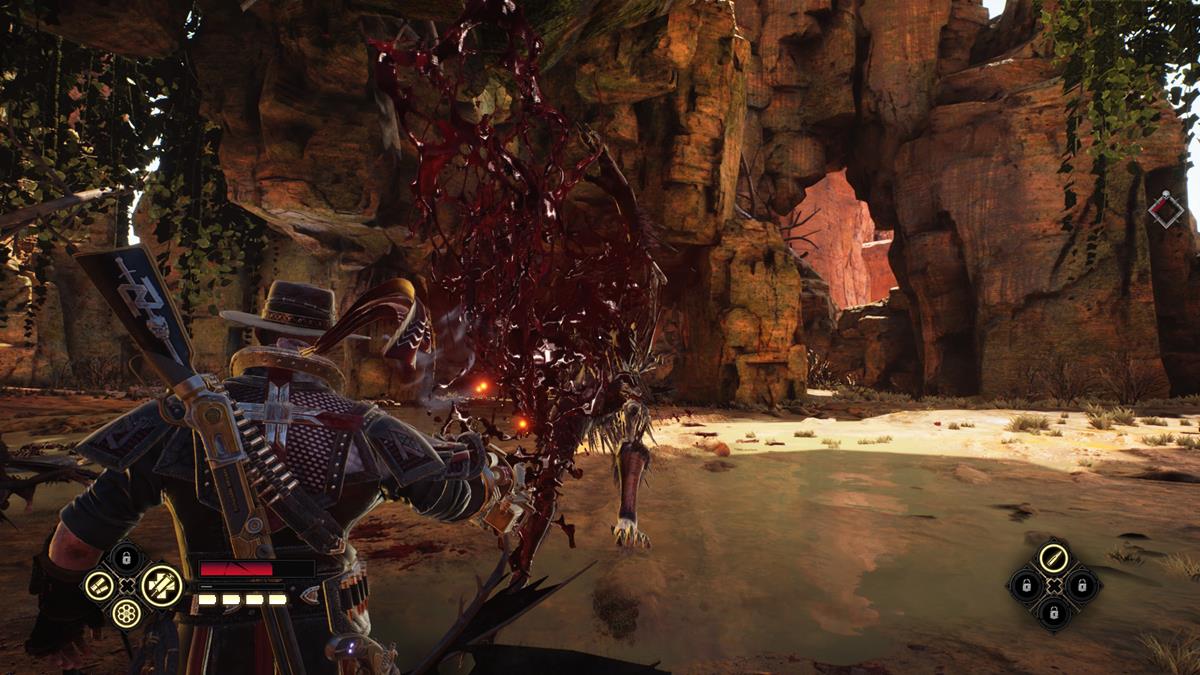Select the rifle bullet weapon slot
The image size is (1200, 675).
click(1054, 557)
